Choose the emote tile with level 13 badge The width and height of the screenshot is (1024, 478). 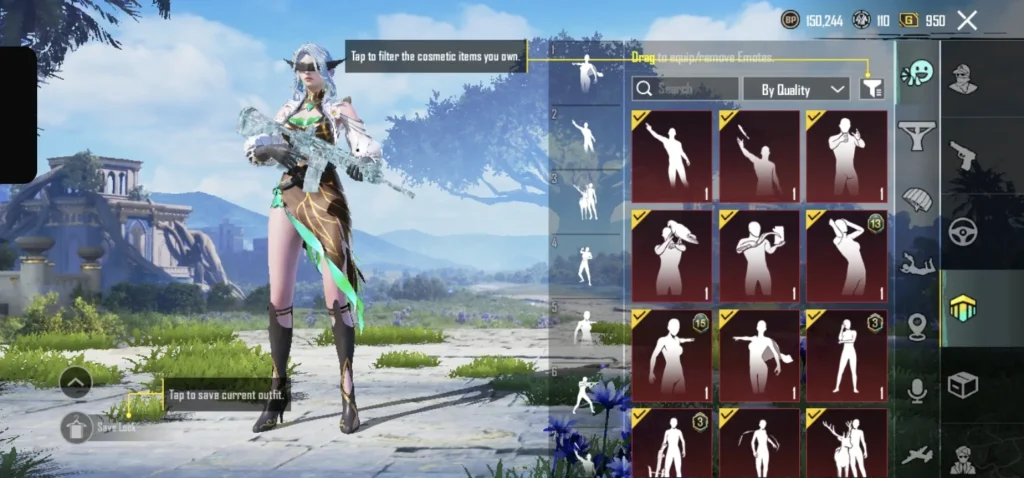846,256
